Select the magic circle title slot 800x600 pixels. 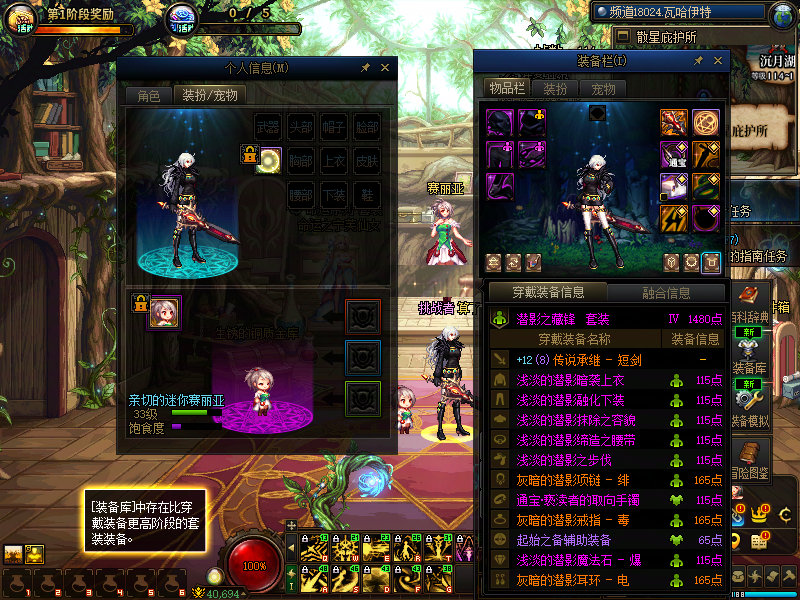[706, 122]
